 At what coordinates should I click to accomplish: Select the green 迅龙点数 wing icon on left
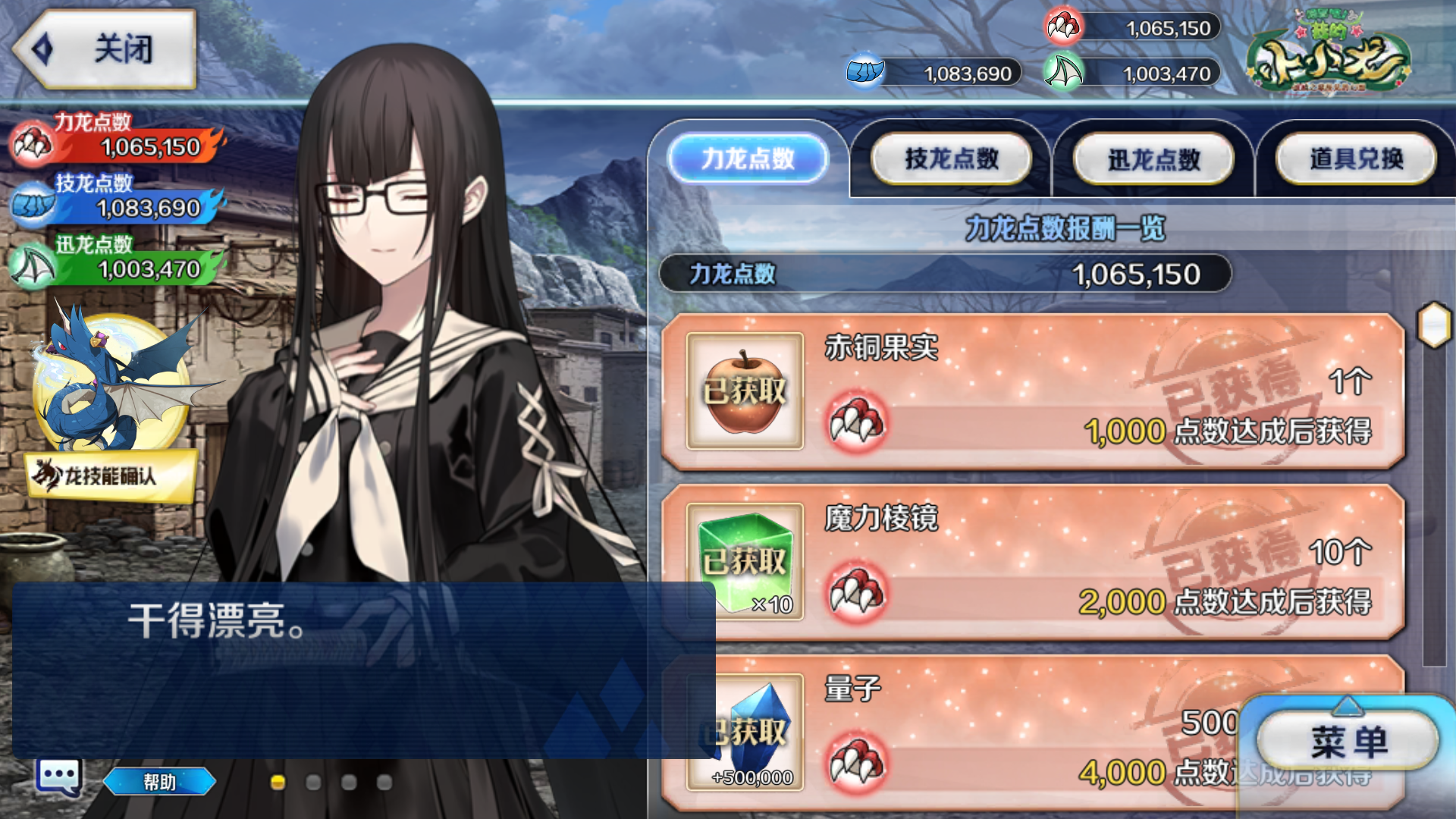(32, 265)
